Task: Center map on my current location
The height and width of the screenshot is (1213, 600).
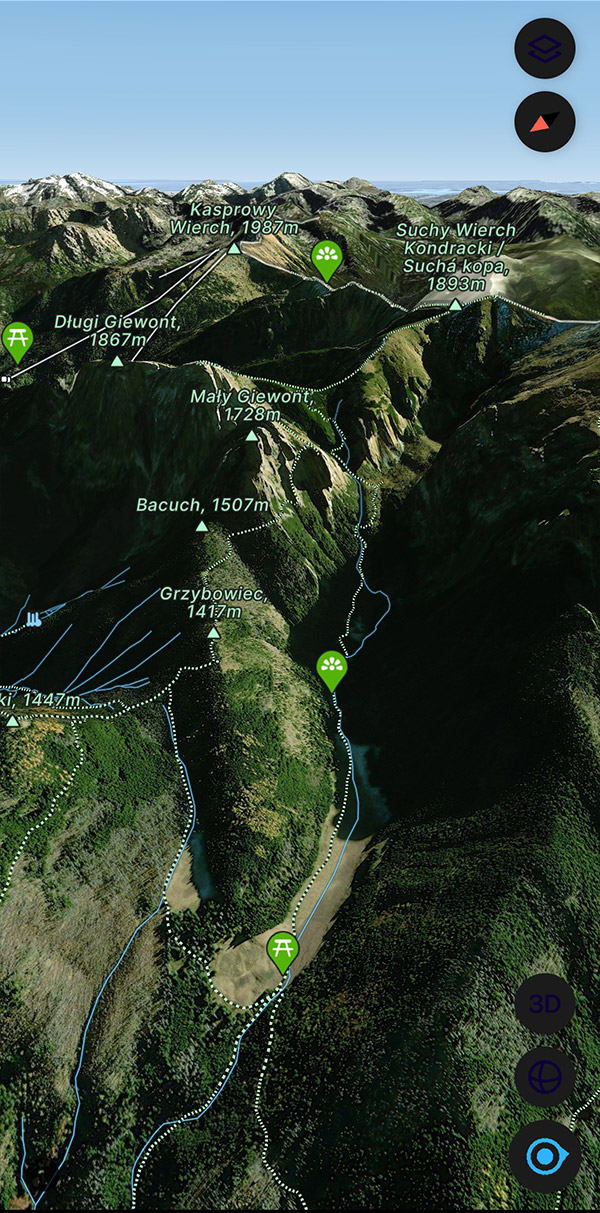Action: coord(544,1157)
